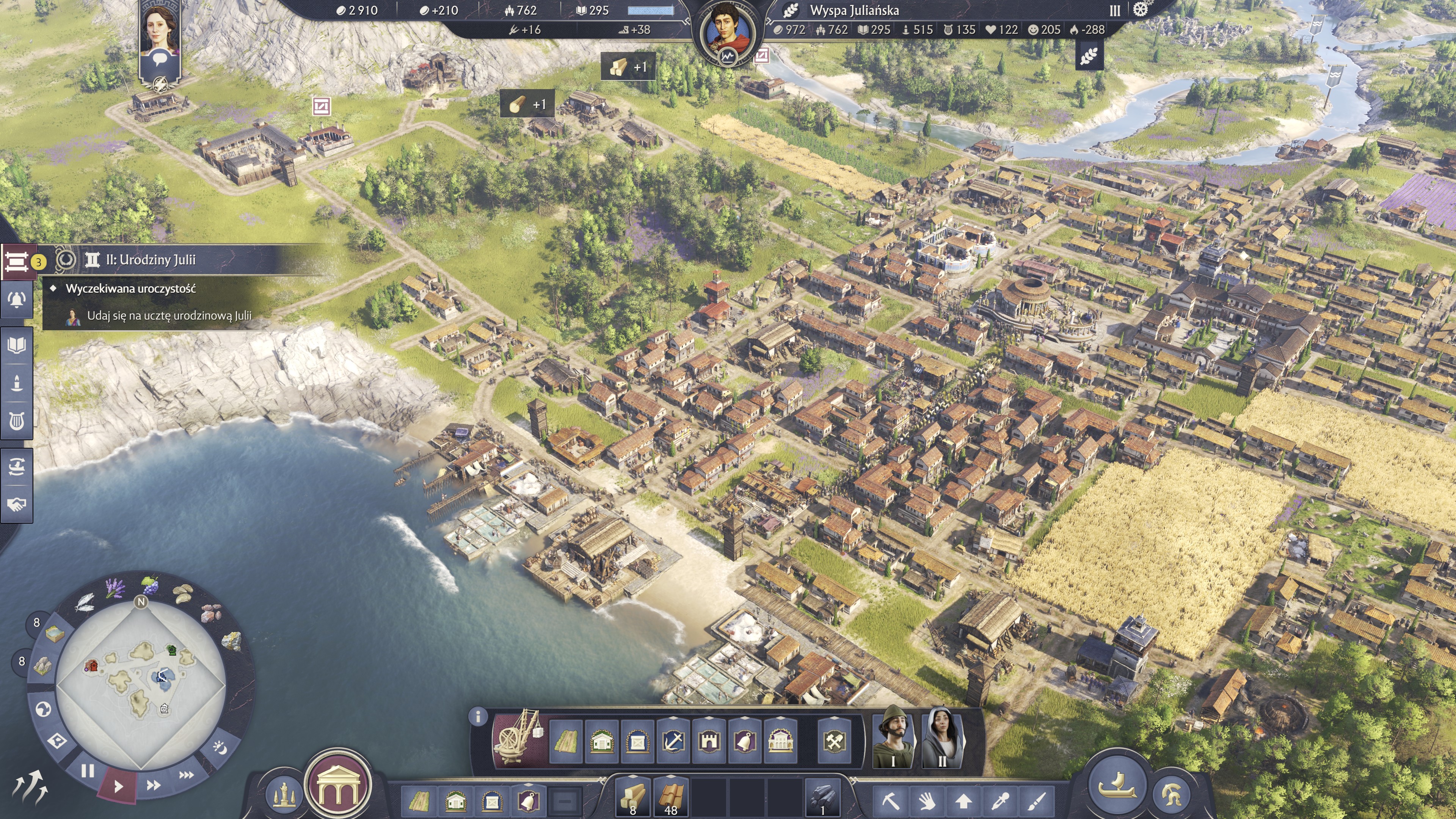
Task: Choose the anchor harbor building category
Action: coord(673,741)
